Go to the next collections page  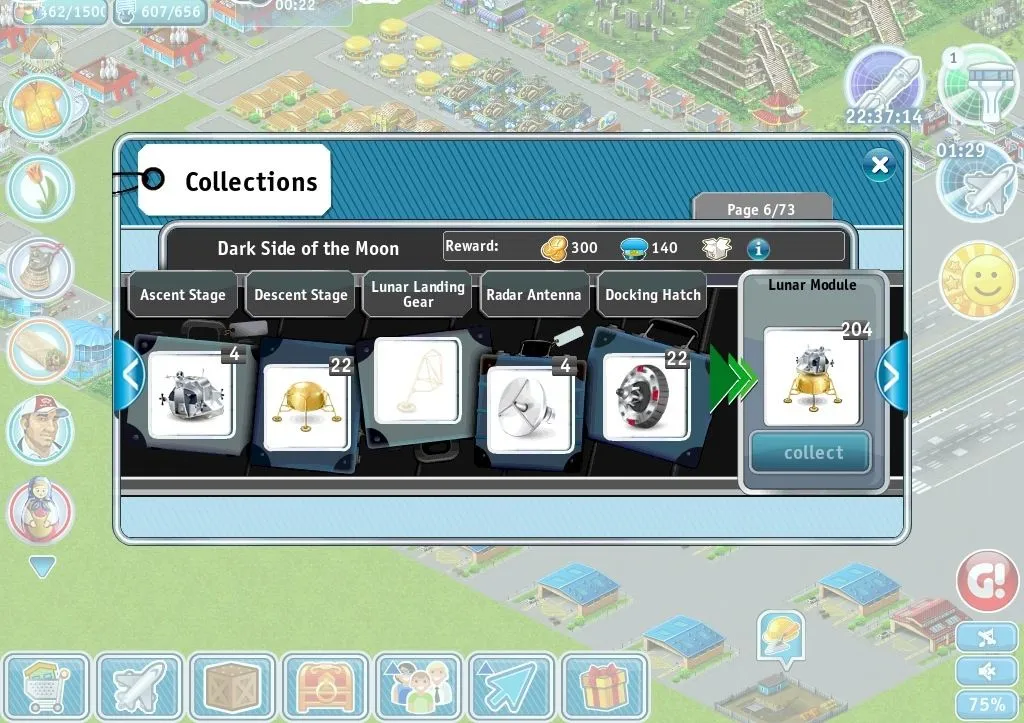click(x=891, y=376)
